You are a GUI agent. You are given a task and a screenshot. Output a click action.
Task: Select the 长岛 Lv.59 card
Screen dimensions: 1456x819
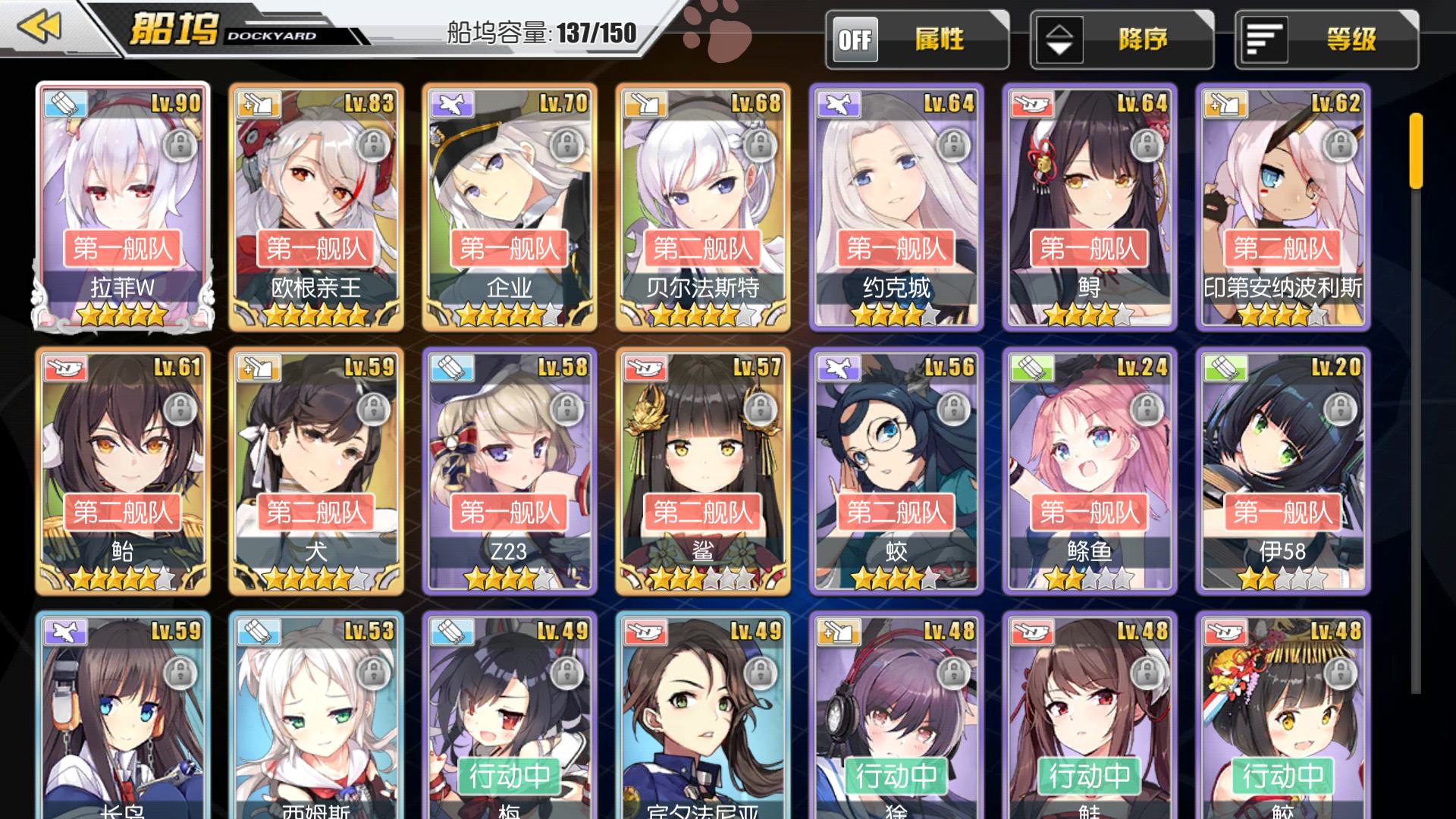click(x=123, y=717)
